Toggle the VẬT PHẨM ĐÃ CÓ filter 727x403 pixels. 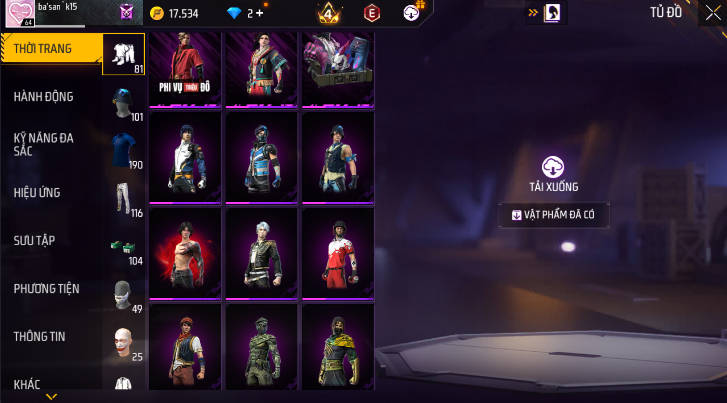pyautogui.click(x=553, y=214)
